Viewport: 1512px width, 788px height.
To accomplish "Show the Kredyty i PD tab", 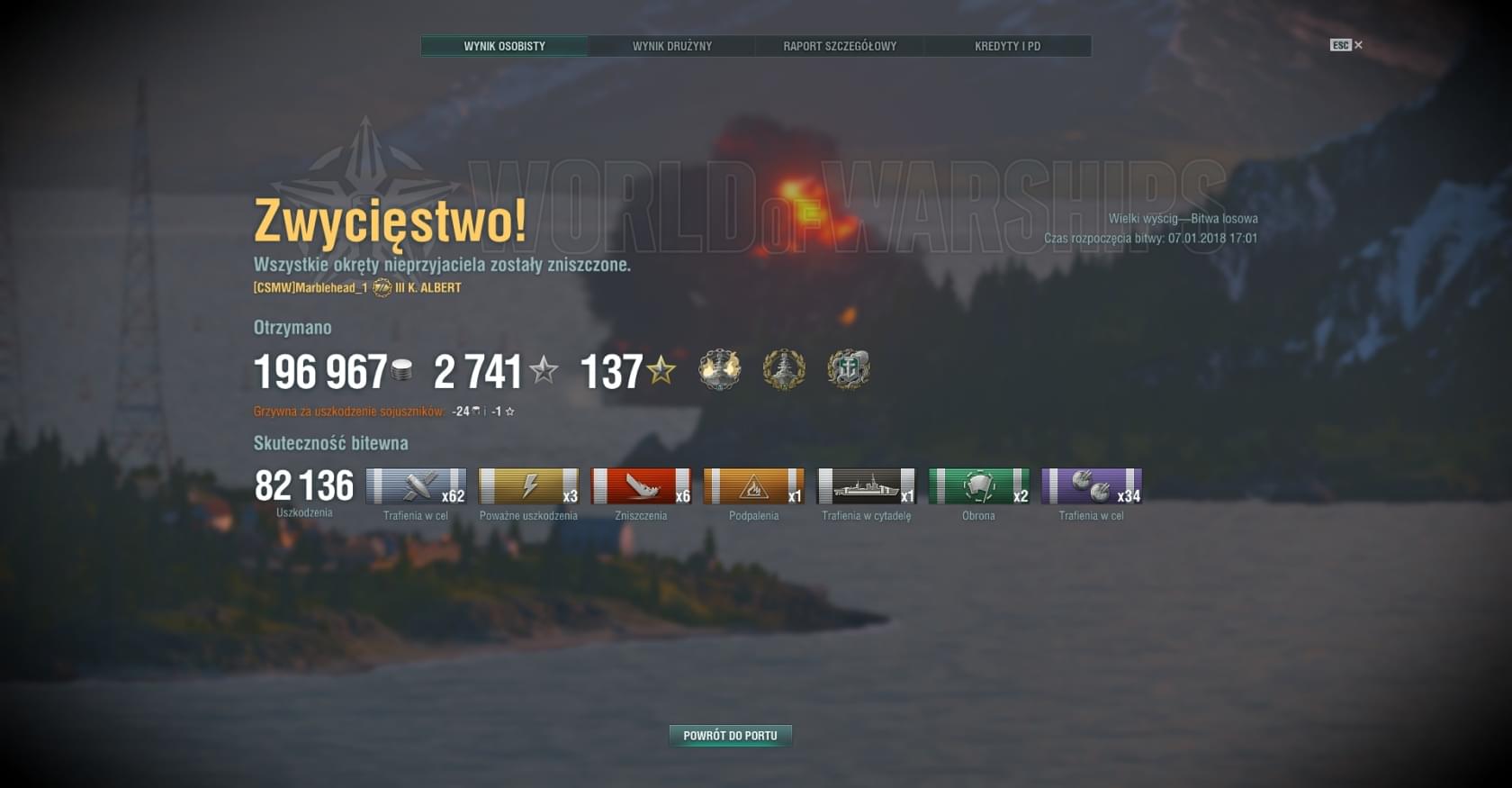I will pyautogui.click(x=1007, y=46).
